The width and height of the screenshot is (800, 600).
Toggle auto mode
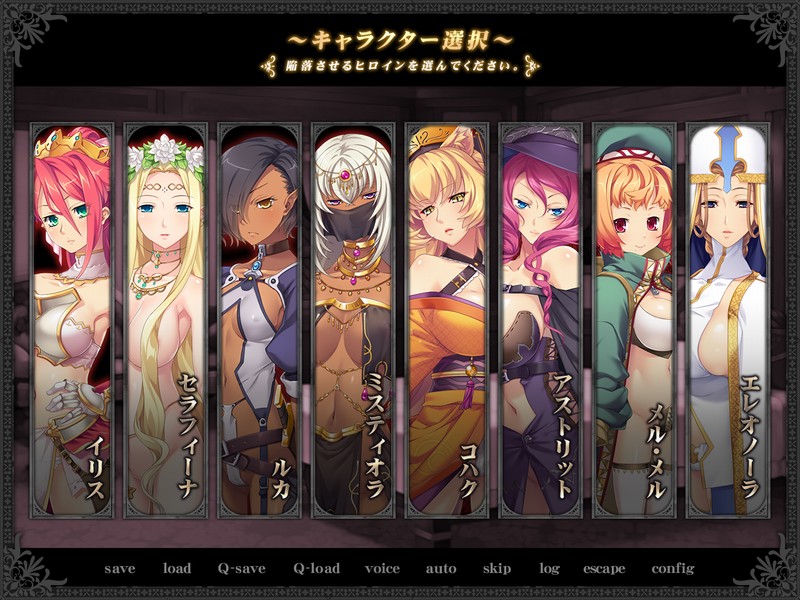pos(441,569)
